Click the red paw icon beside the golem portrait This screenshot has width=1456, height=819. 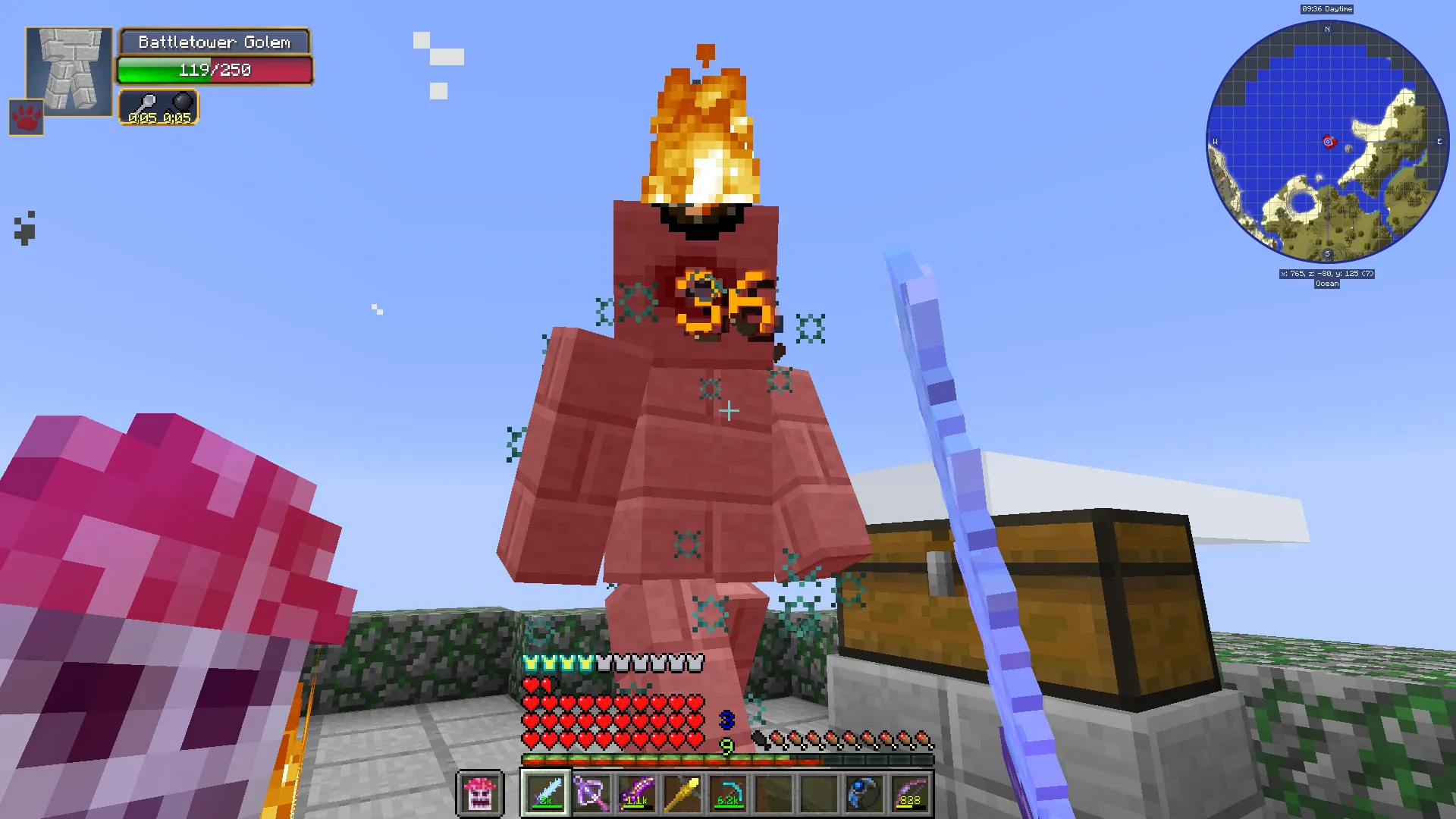pyautogui.click(x=25, y=118)
